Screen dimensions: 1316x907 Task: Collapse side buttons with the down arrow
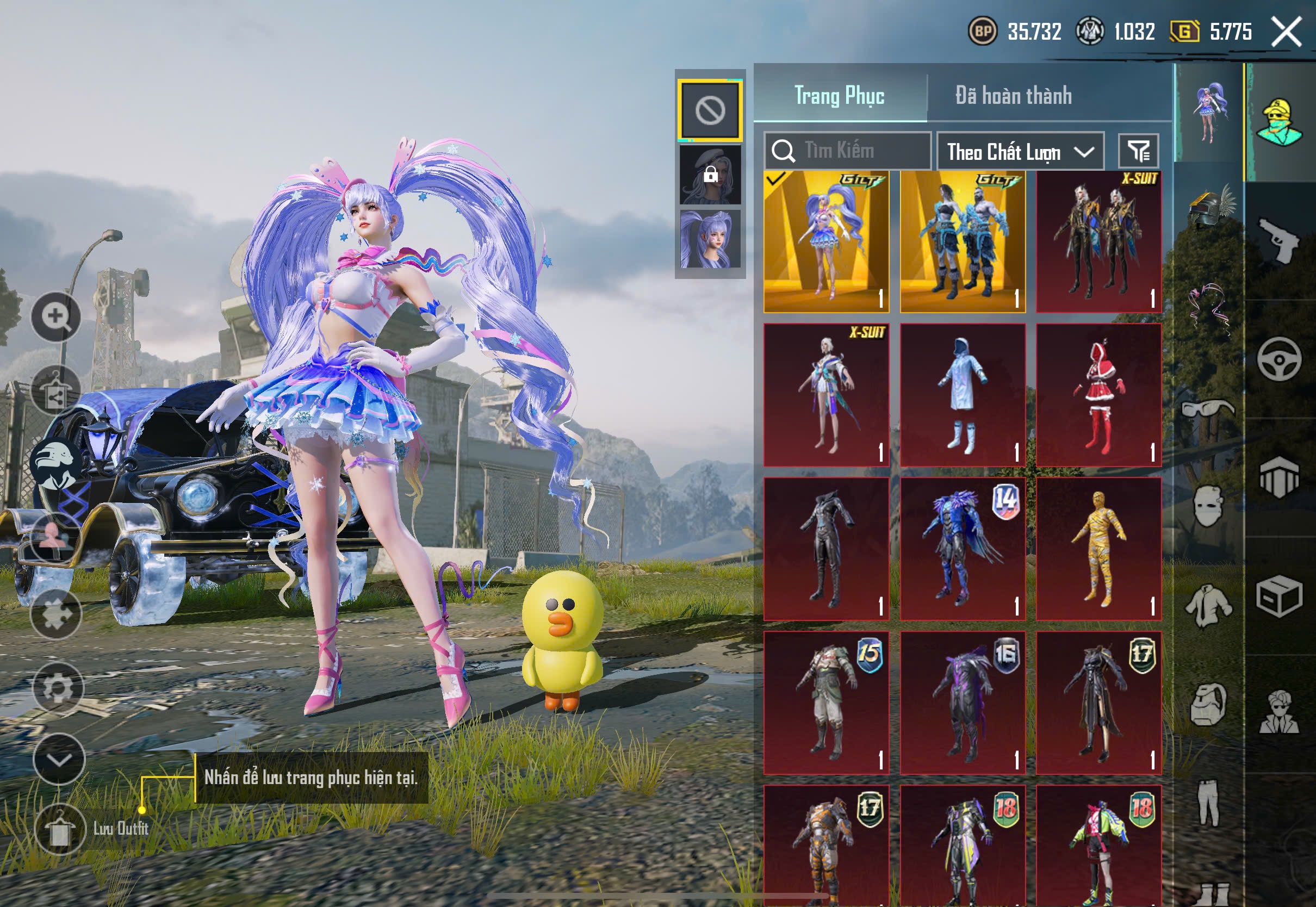59,760
